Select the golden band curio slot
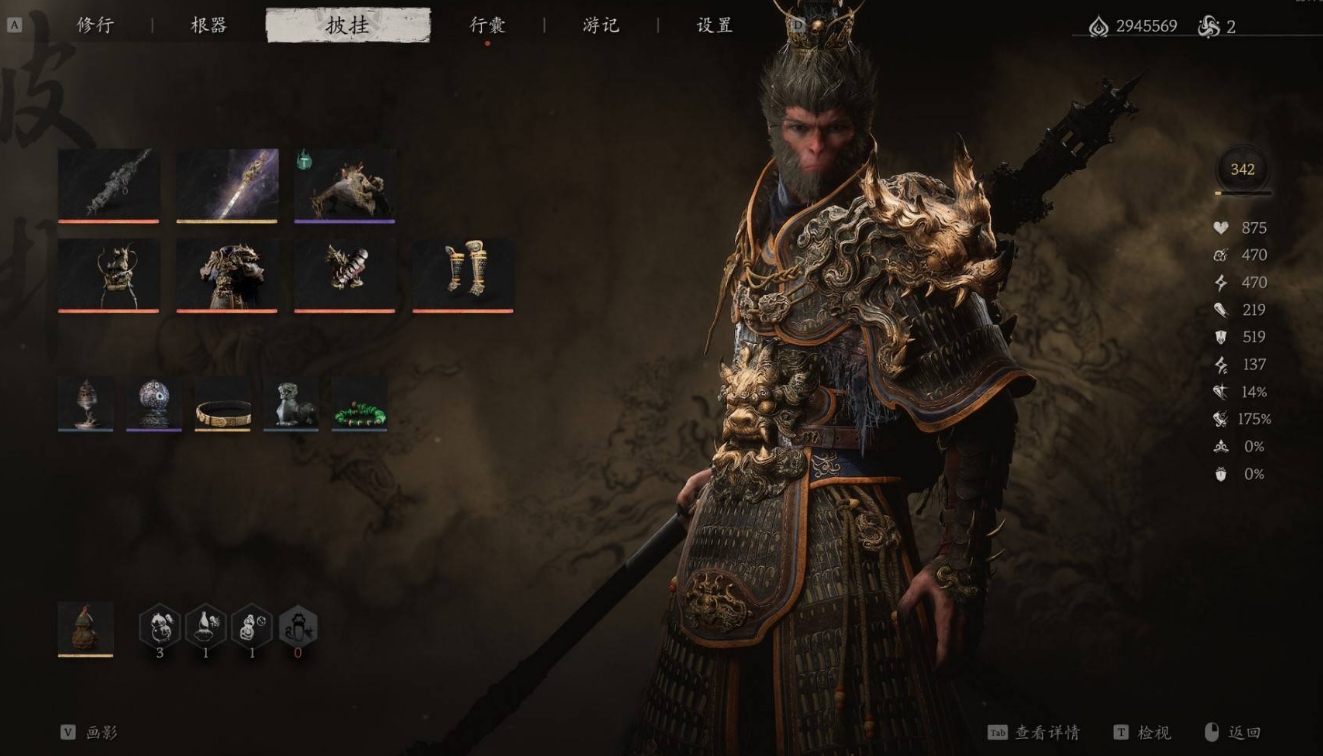The width and height of the screenshot is (1323, 756). pyautogui.click(x=222, y=404)
